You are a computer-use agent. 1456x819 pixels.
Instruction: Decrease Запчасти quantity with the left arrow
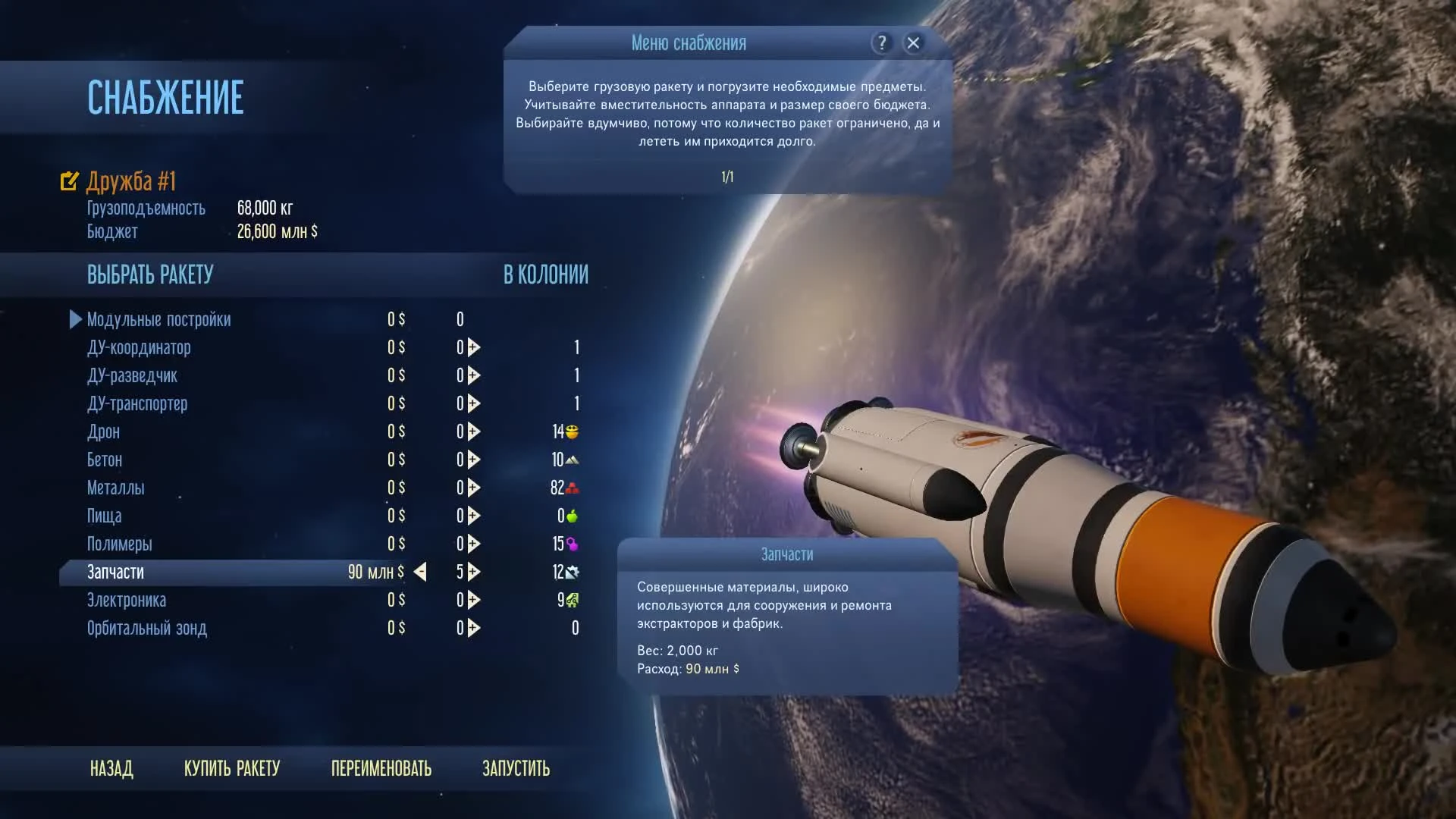point(422,573)
